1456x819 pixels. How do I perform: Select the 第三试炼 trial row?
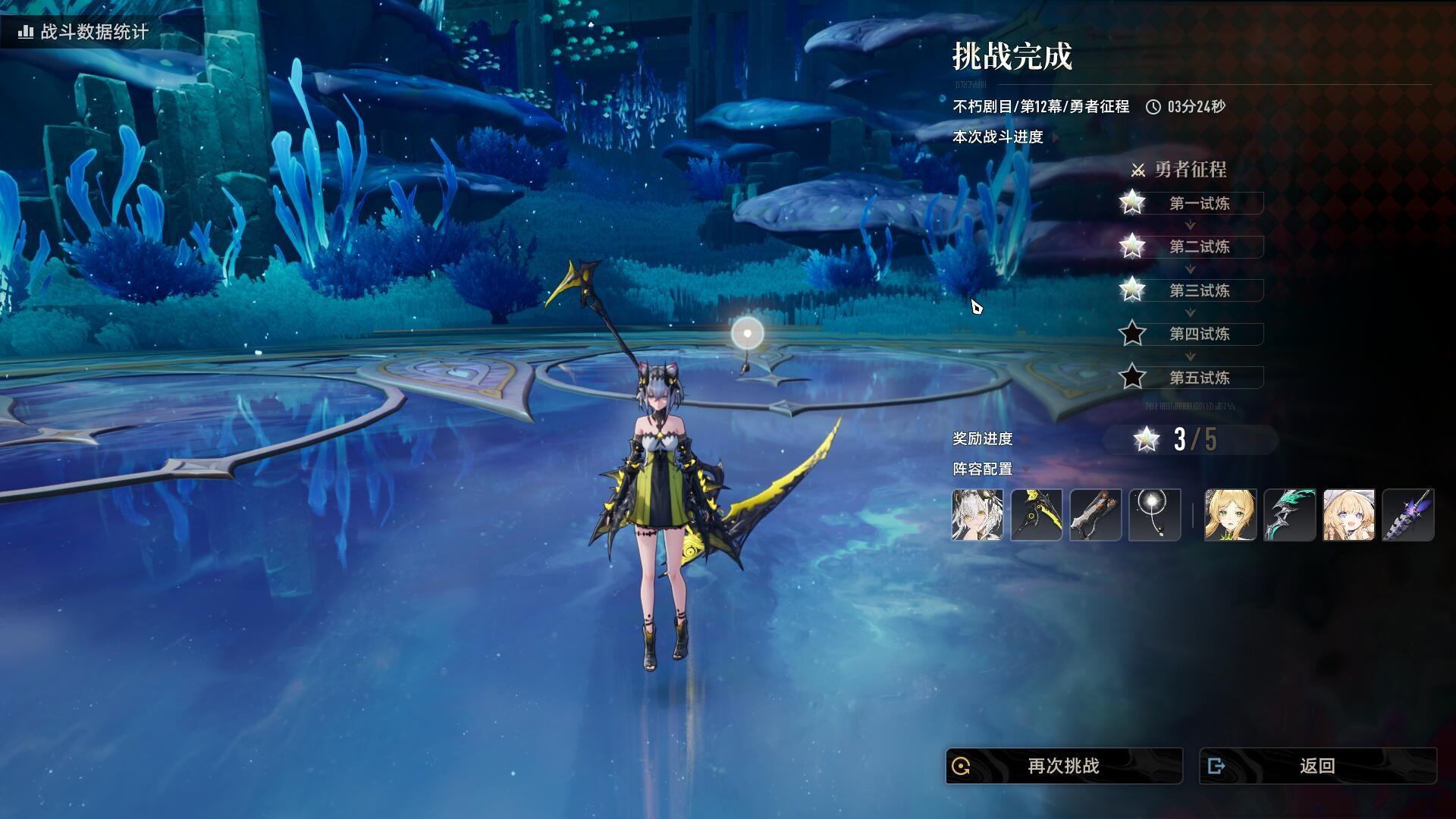(x=1199, y=290)
